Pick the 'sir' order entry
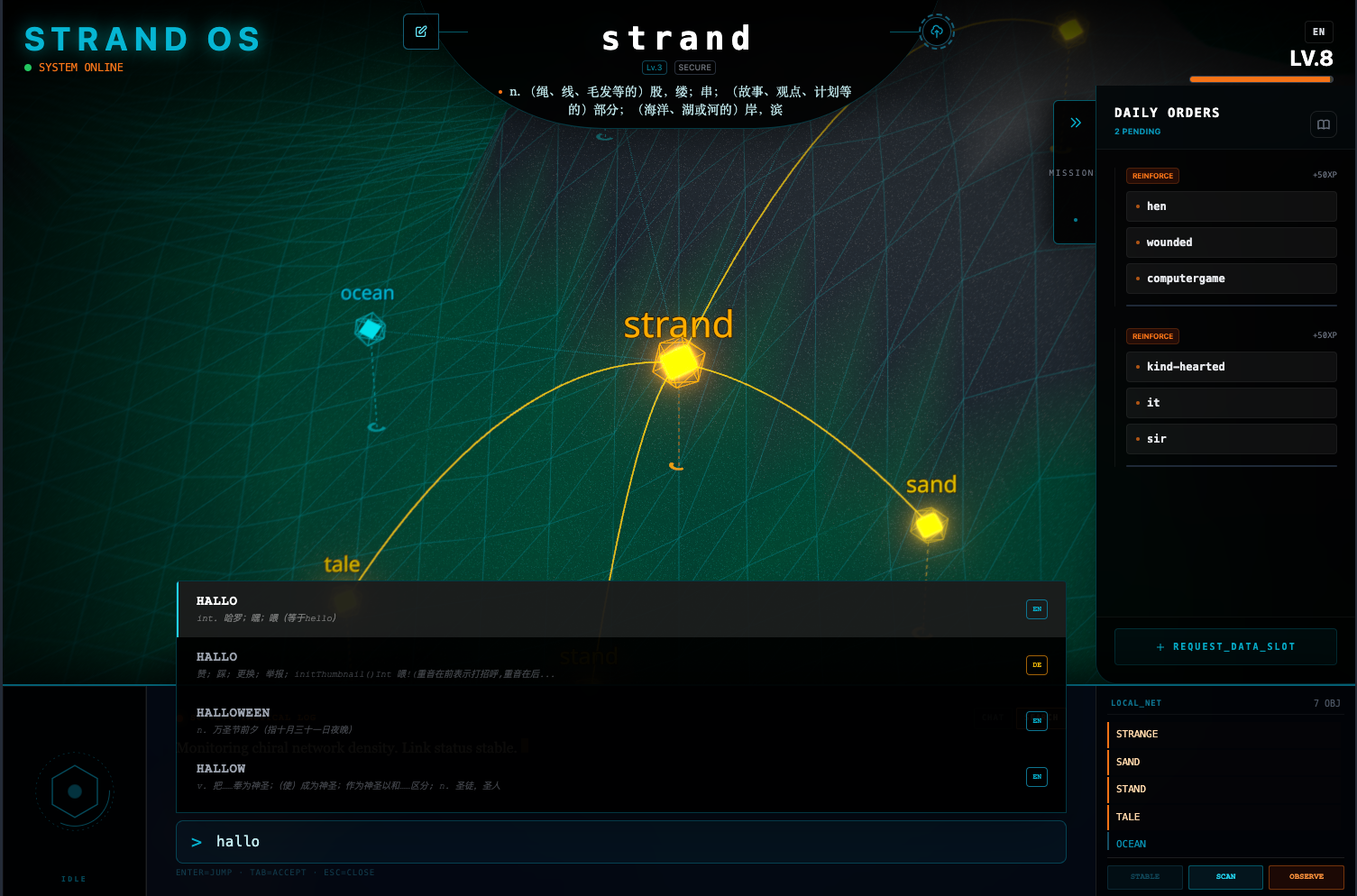 [1231, 439]
